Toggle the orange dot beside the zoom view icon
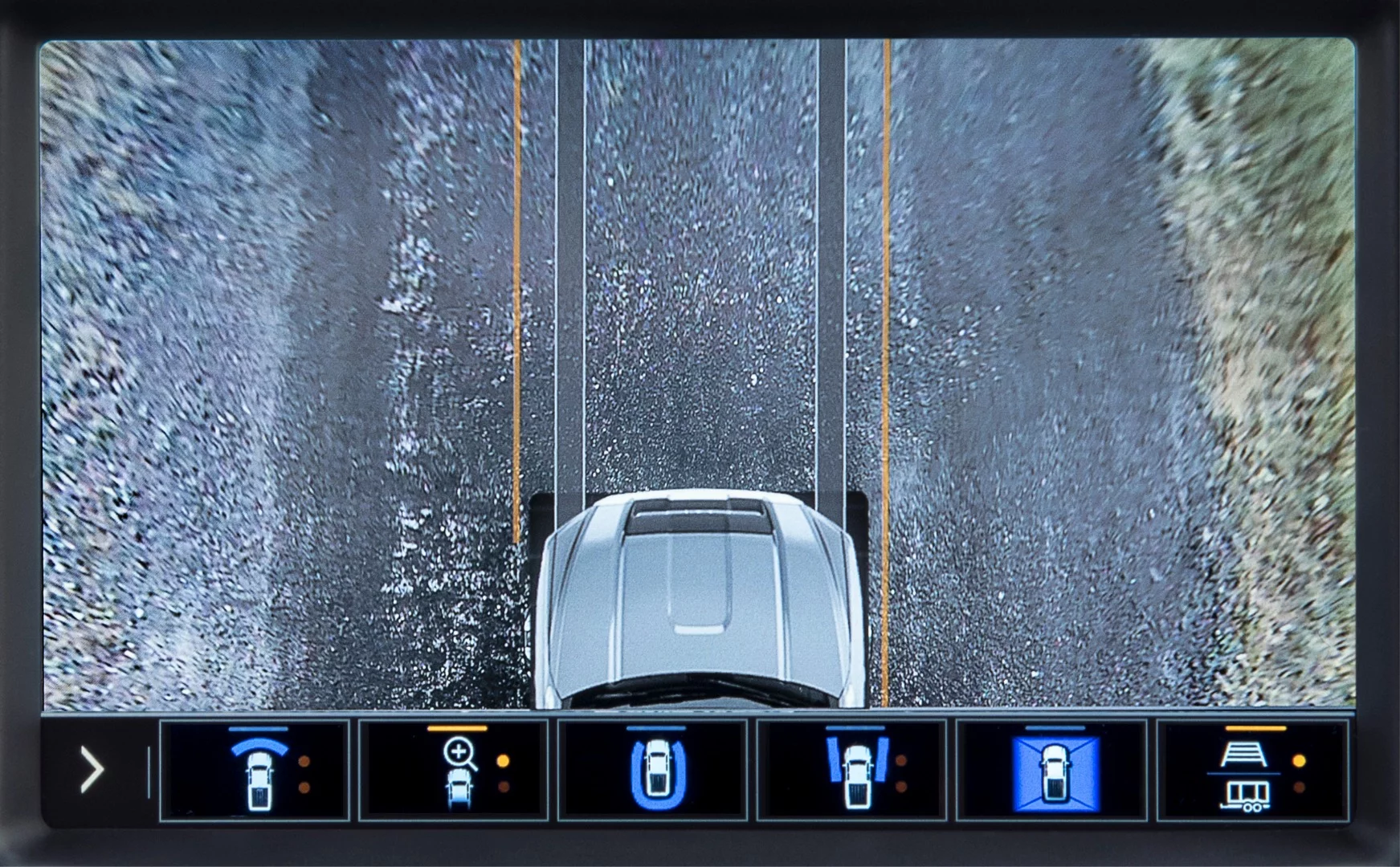 click(x=504, y=762)
